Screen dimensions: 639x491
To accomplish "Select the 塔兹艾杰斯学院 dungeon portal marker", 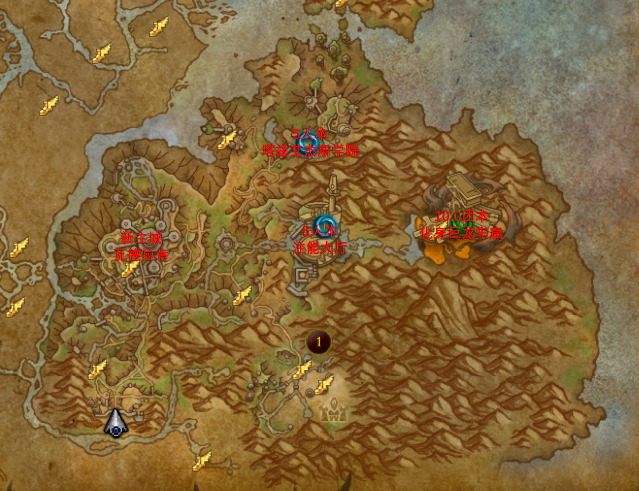I will click(x=308, y=139).
